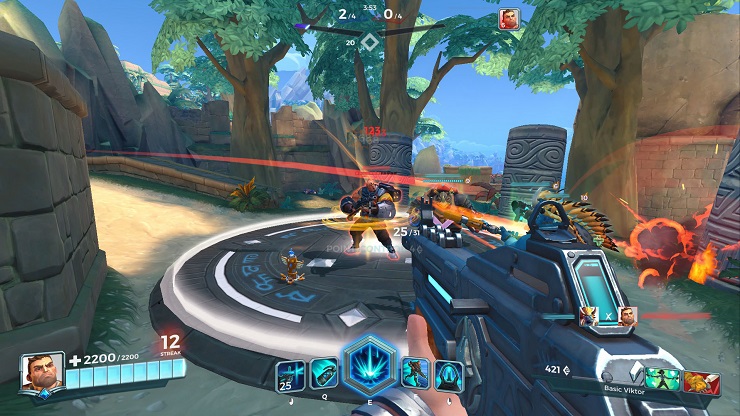Click the blond champion portrait in kill feed
Image resolution: width=740 pixels, height=416 pixels.
589,316
